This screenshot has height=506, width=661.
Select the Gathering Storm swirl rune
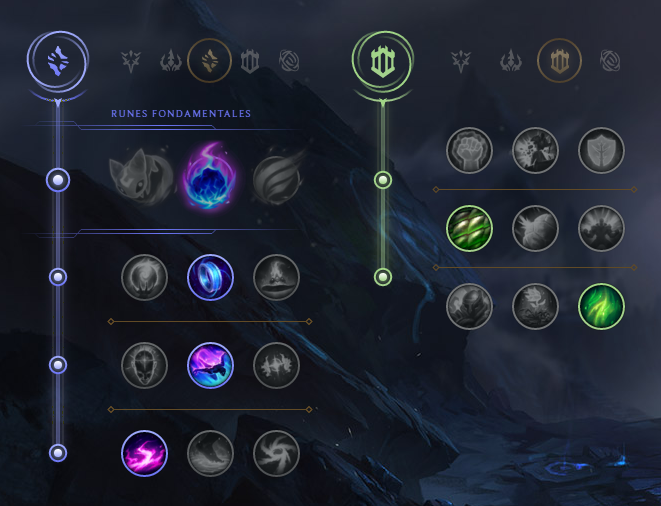pyautogui.click(x=276, y=453)
